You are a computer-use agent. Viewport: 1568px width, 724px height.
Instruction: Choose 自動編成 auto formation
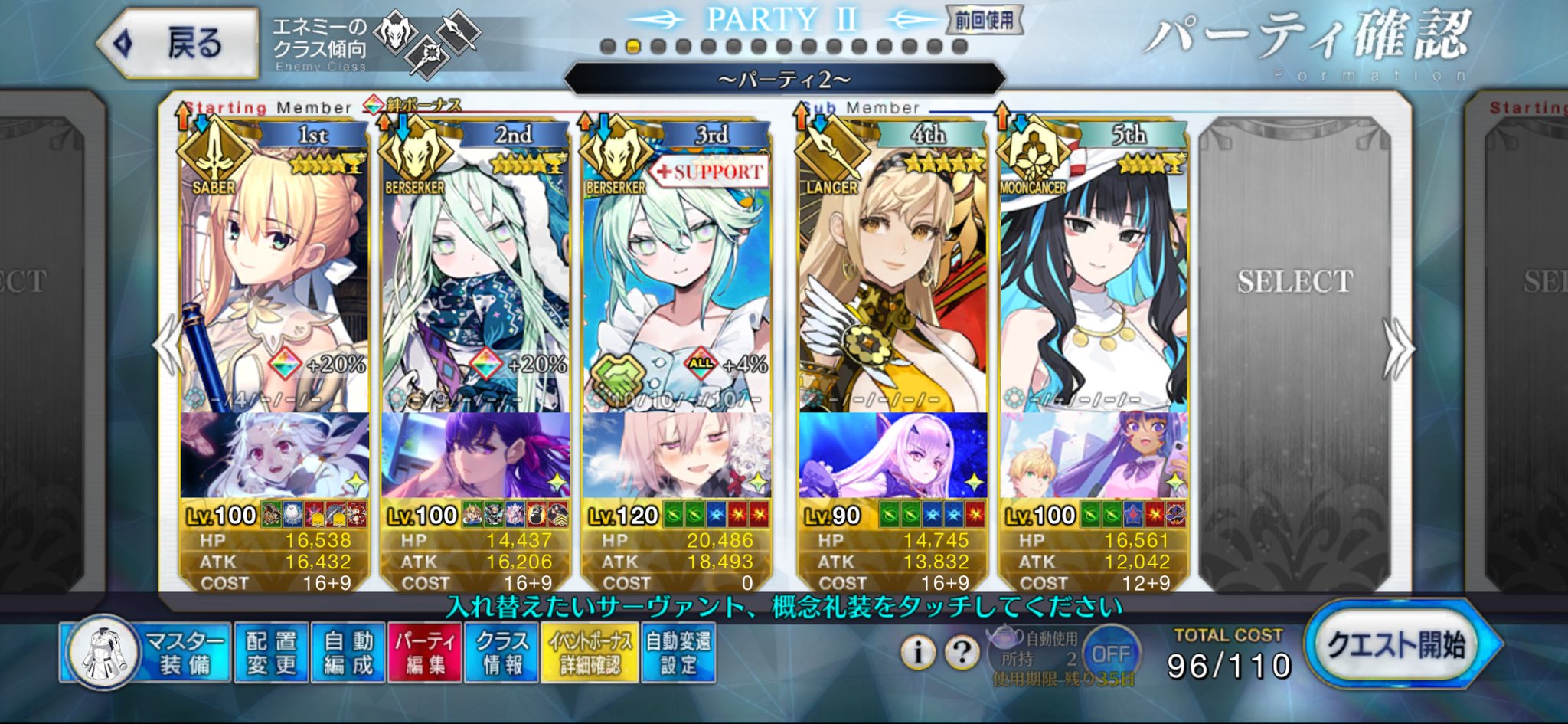tap(348, 652)
